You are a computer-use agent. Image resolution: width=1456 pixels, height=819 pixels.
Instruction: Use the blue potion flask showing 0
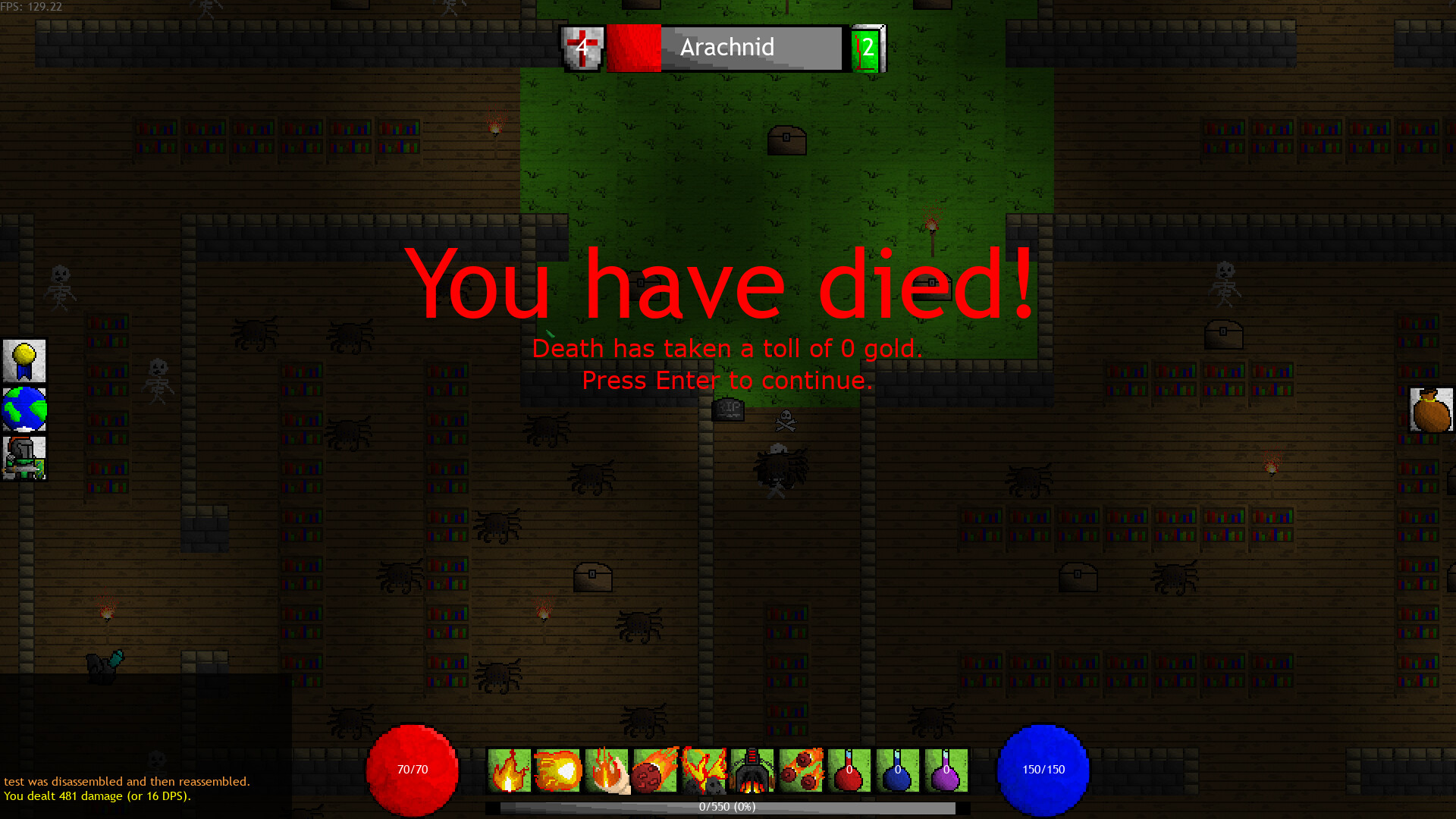tap(898, 771)
